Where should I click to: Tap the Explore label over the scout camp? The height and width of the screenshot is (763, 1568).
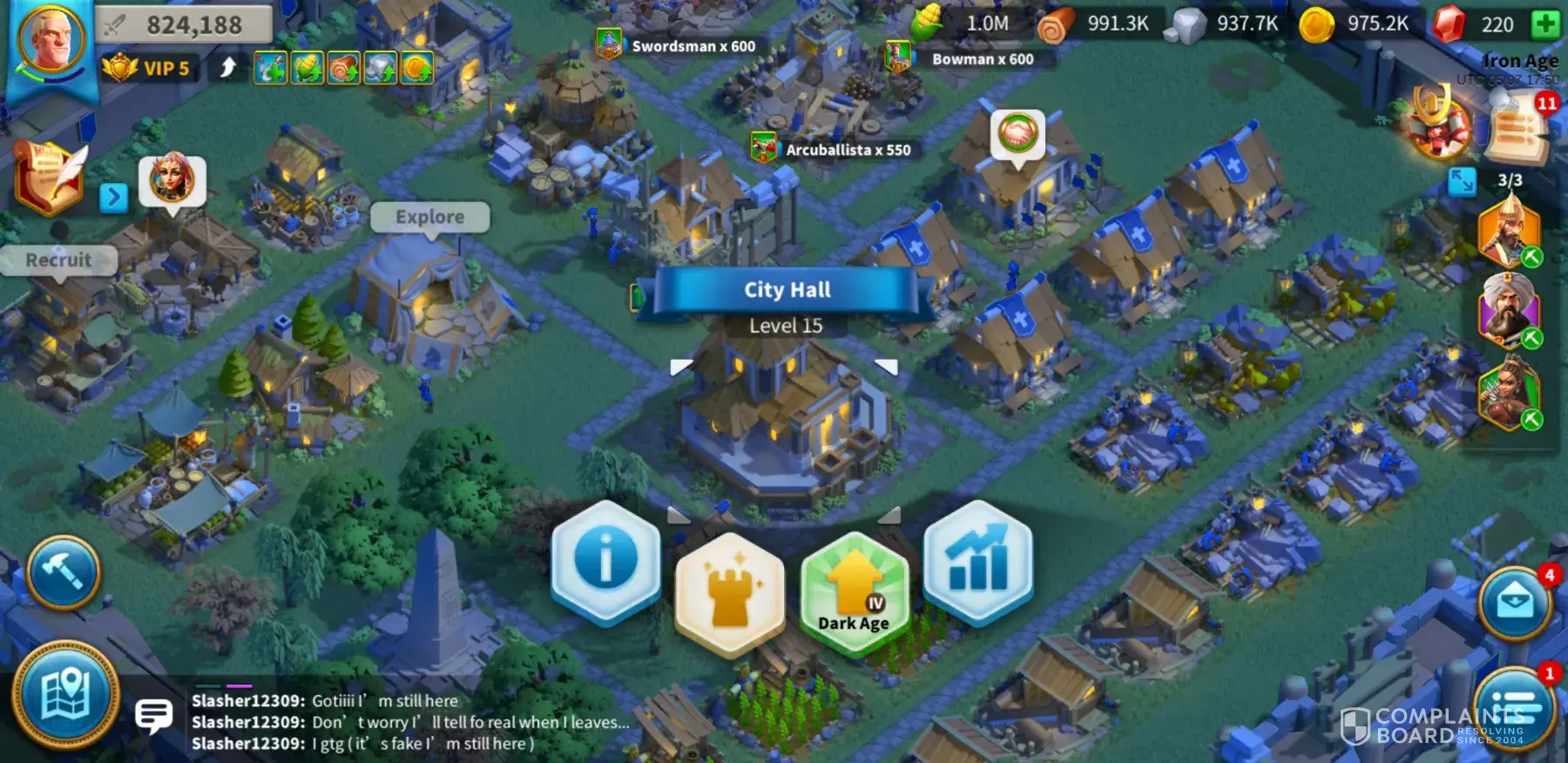[429, 217]
